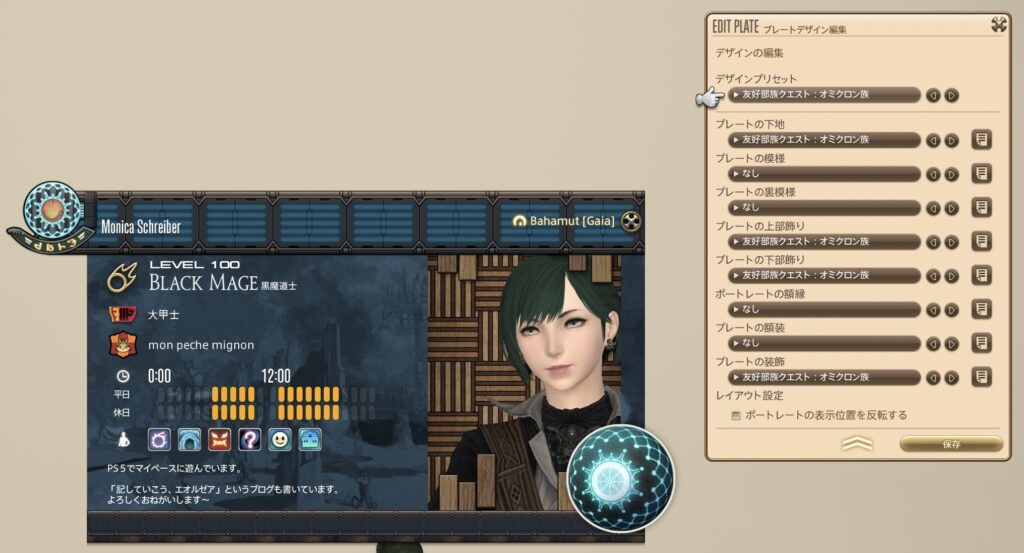Open the プレートの下地 dropdown
The width and height of the screenshot is (1024, 553).
pos(825,140)
